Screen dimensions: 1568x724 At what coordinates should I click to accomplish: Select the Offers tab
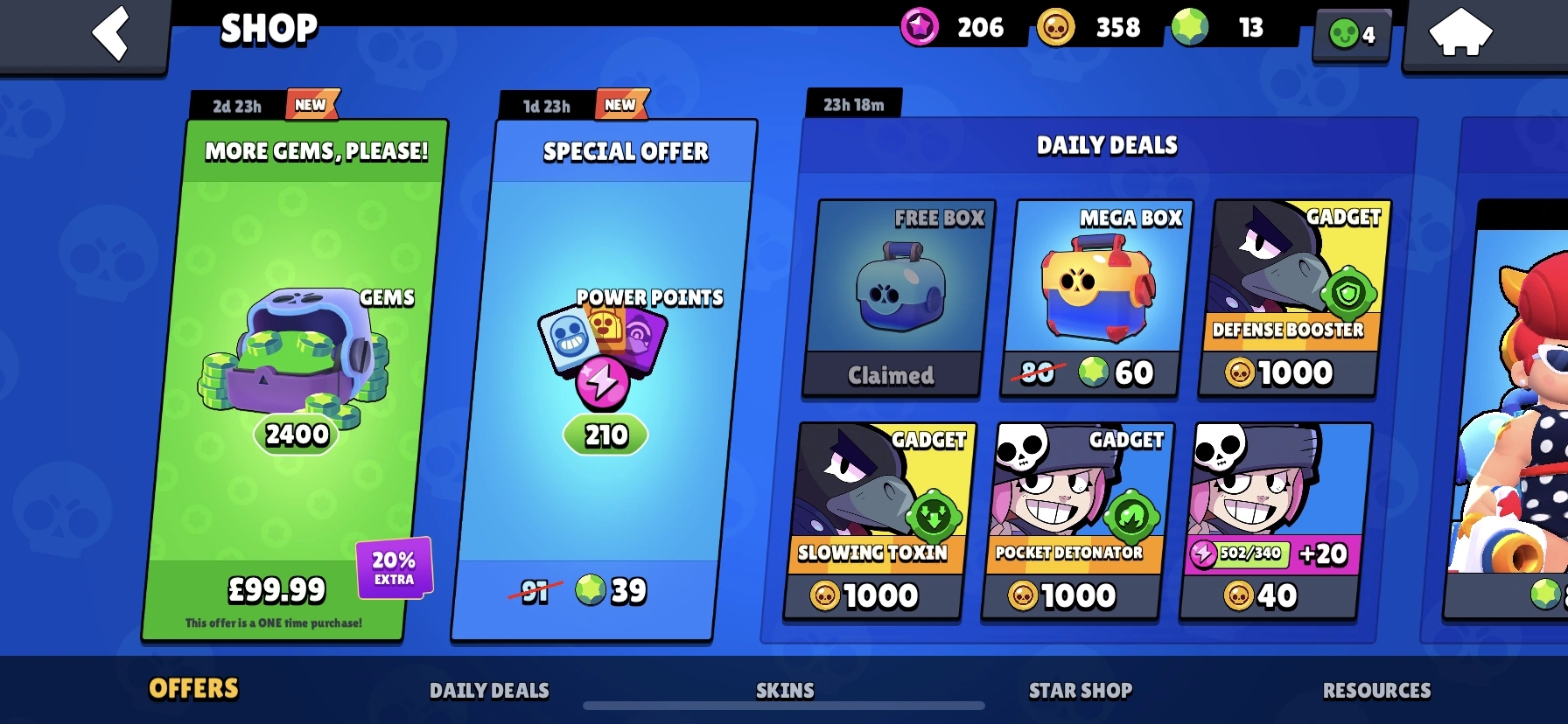193,690
